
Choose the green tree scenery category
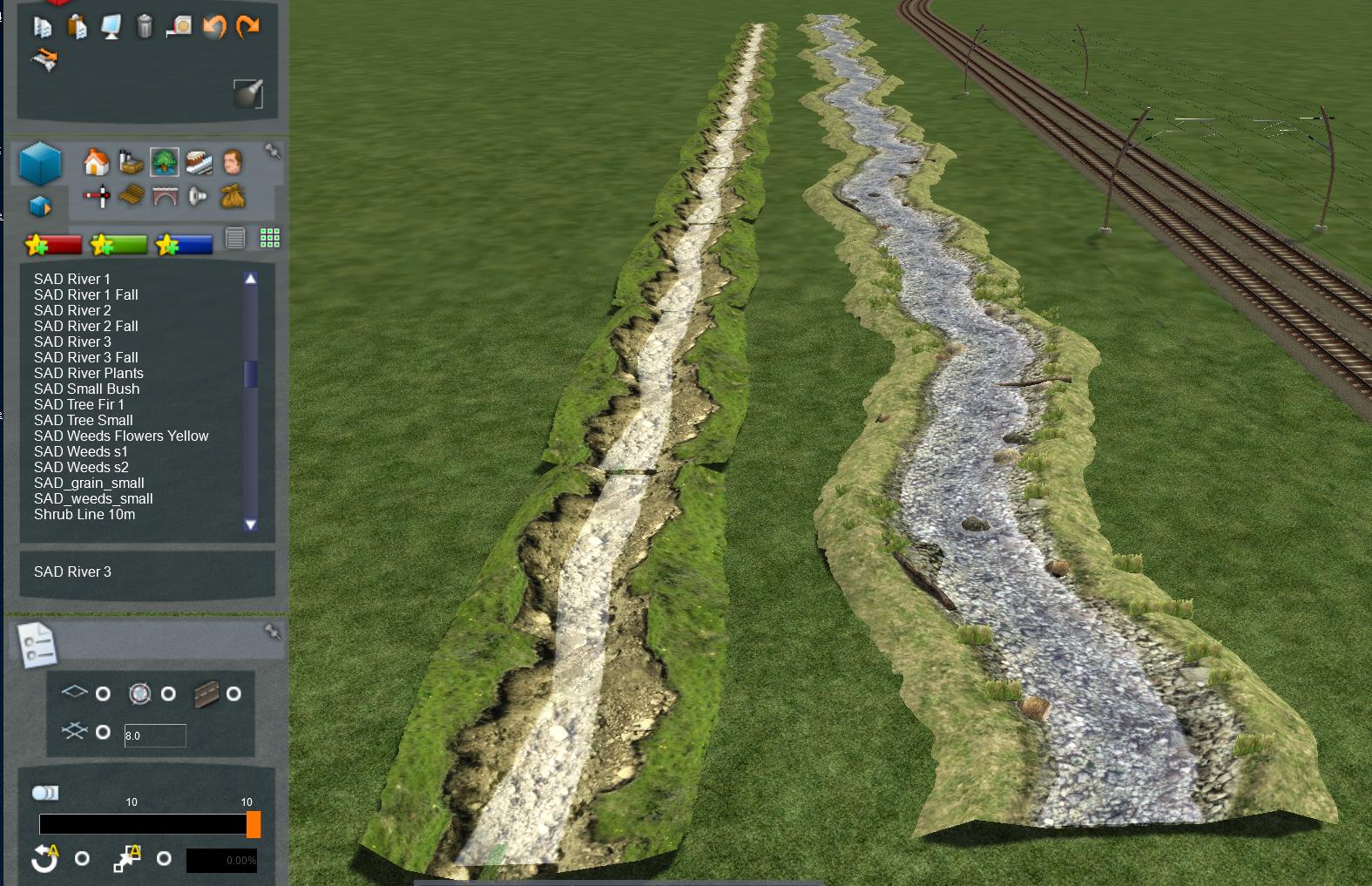click(x=164, y=162)
